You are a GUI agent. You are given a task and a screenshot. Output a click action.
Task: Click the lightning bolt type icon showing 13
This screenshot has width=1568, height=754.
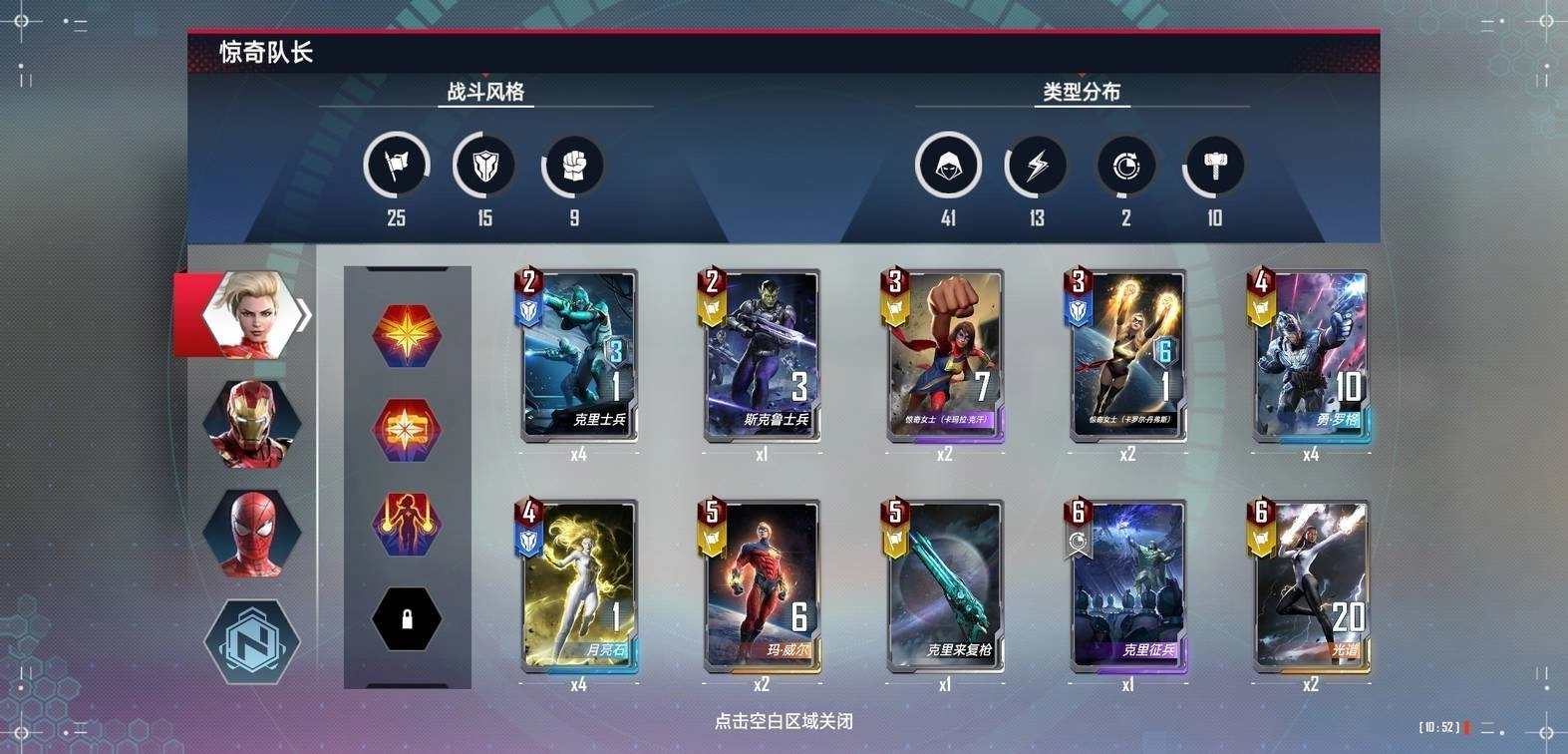click(1037, 166)
